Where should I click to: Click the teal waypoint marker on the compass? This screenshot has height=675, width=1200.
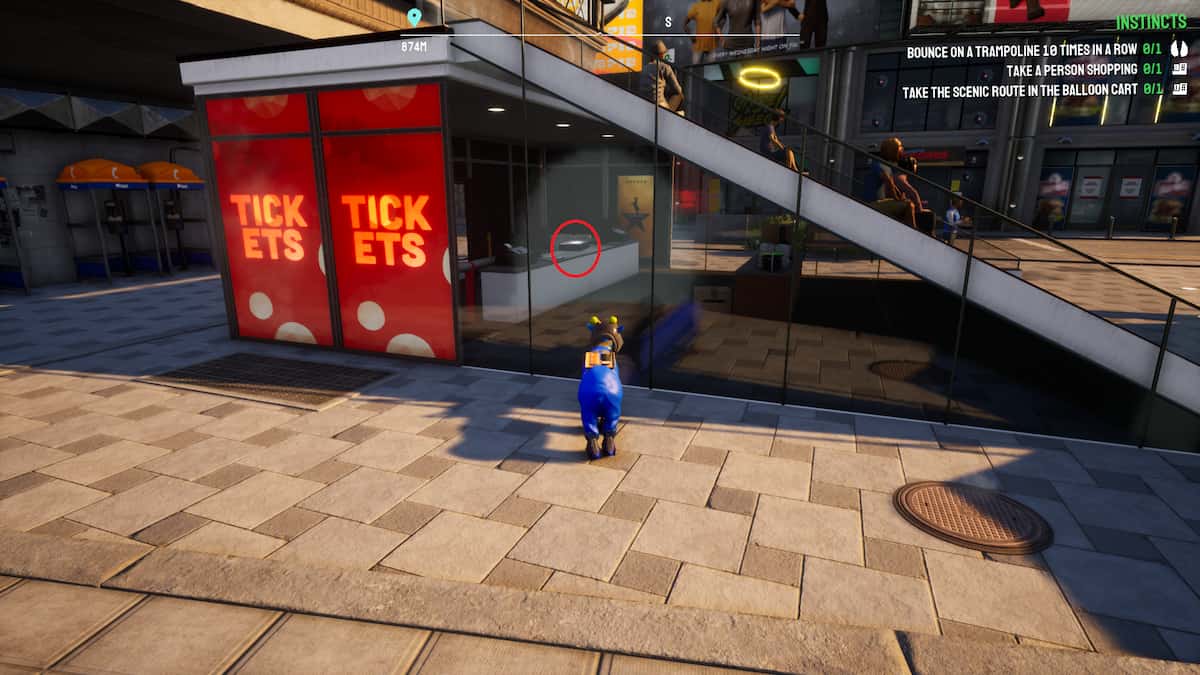pos(414,17)
